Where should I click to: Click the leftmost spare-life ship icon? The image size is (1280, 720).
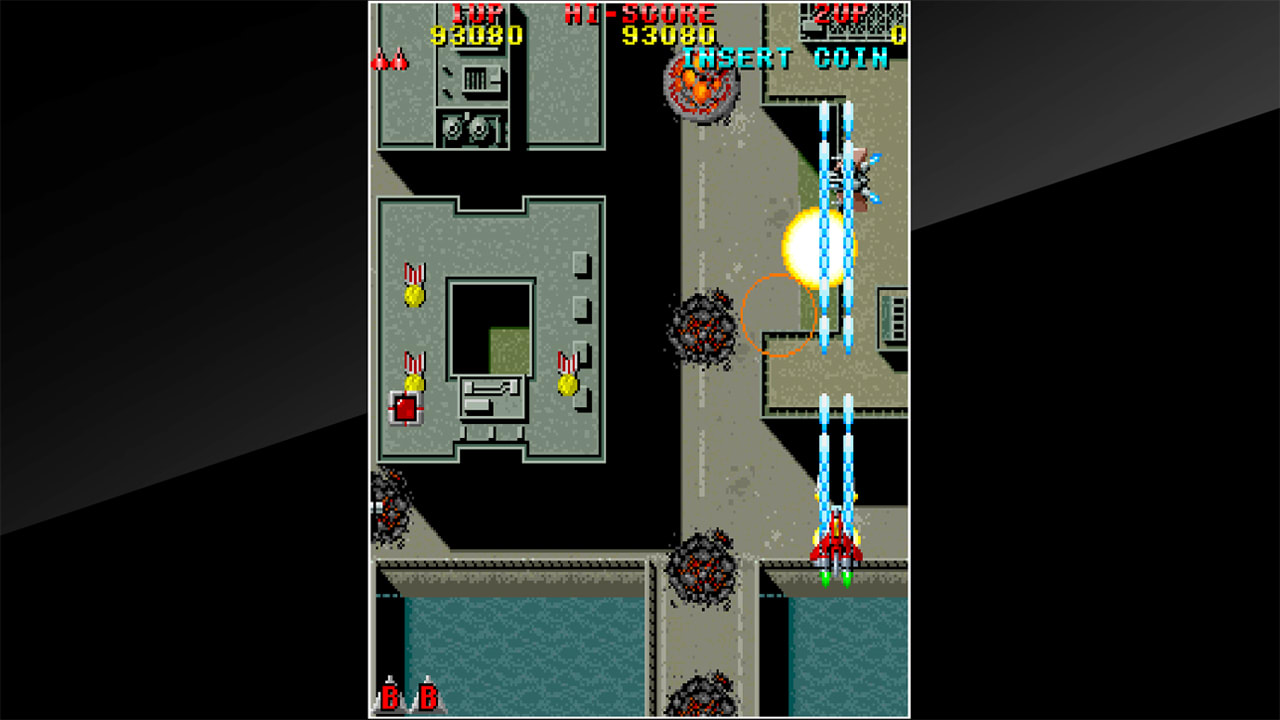tap(381, 60)
